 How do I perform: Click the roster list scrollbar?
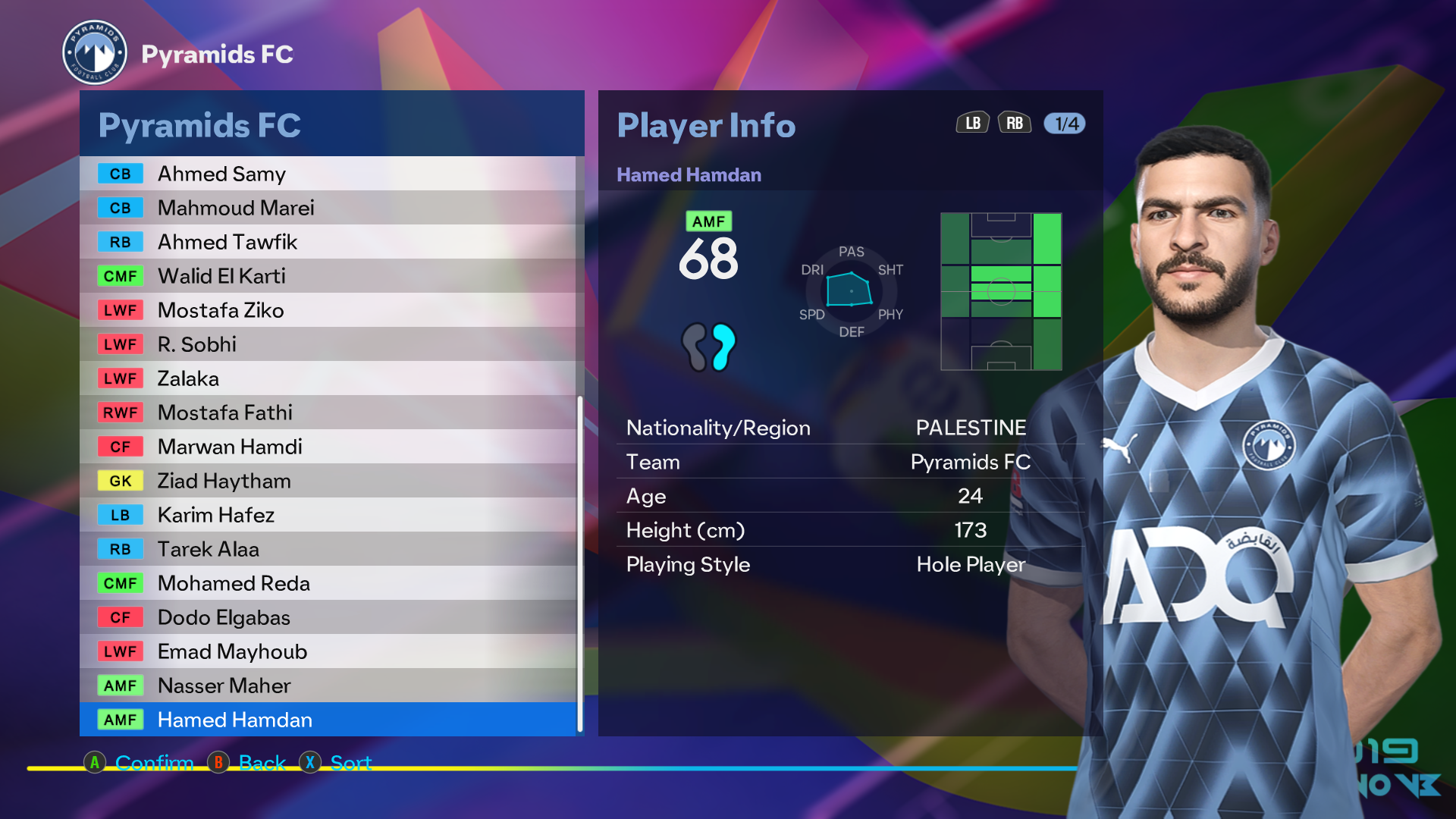click(x=580, y=563)
